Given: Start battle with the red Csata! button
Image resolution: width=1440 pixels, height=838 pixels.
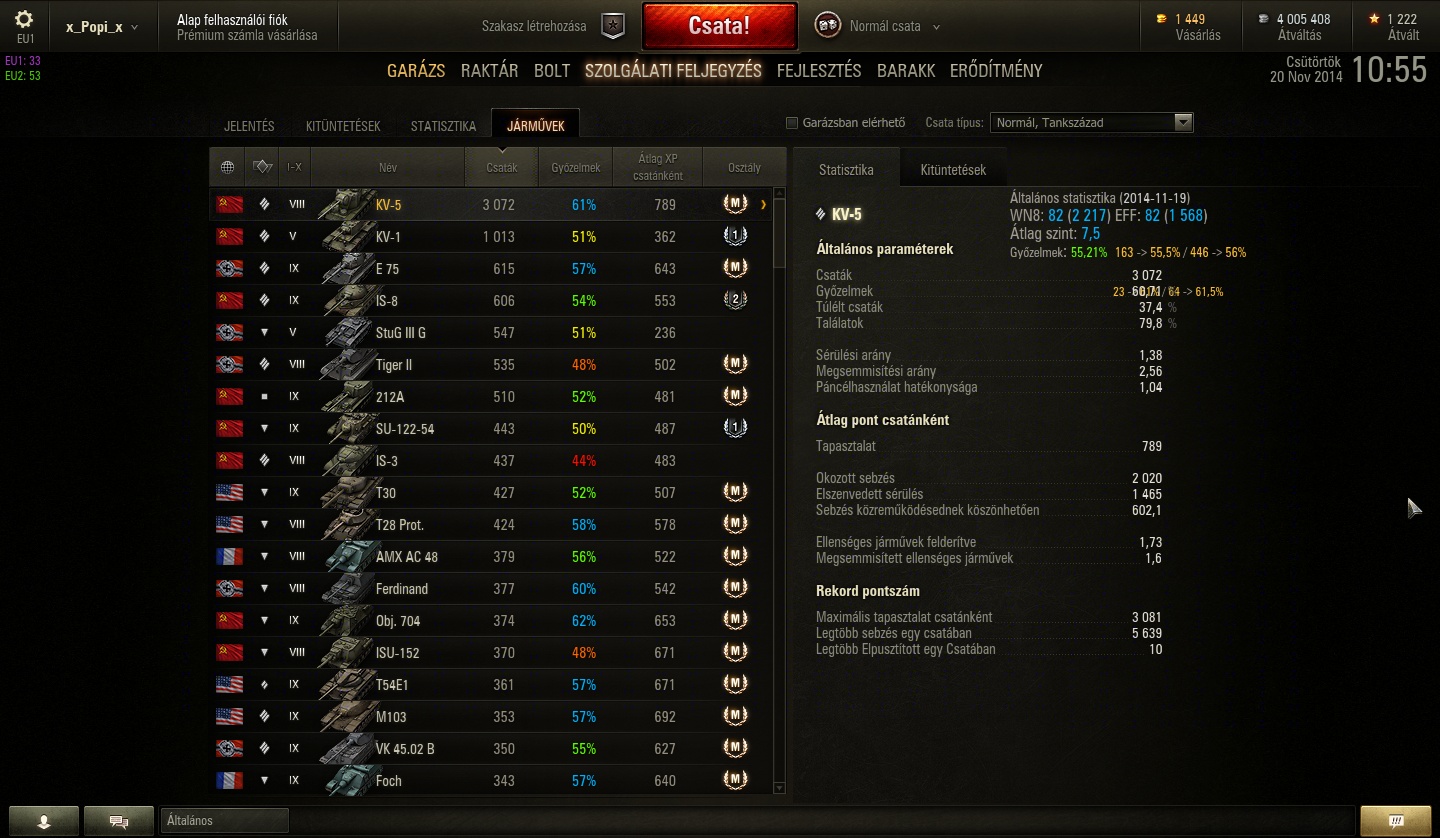Looking at the screenshot, I should [719, 26].
